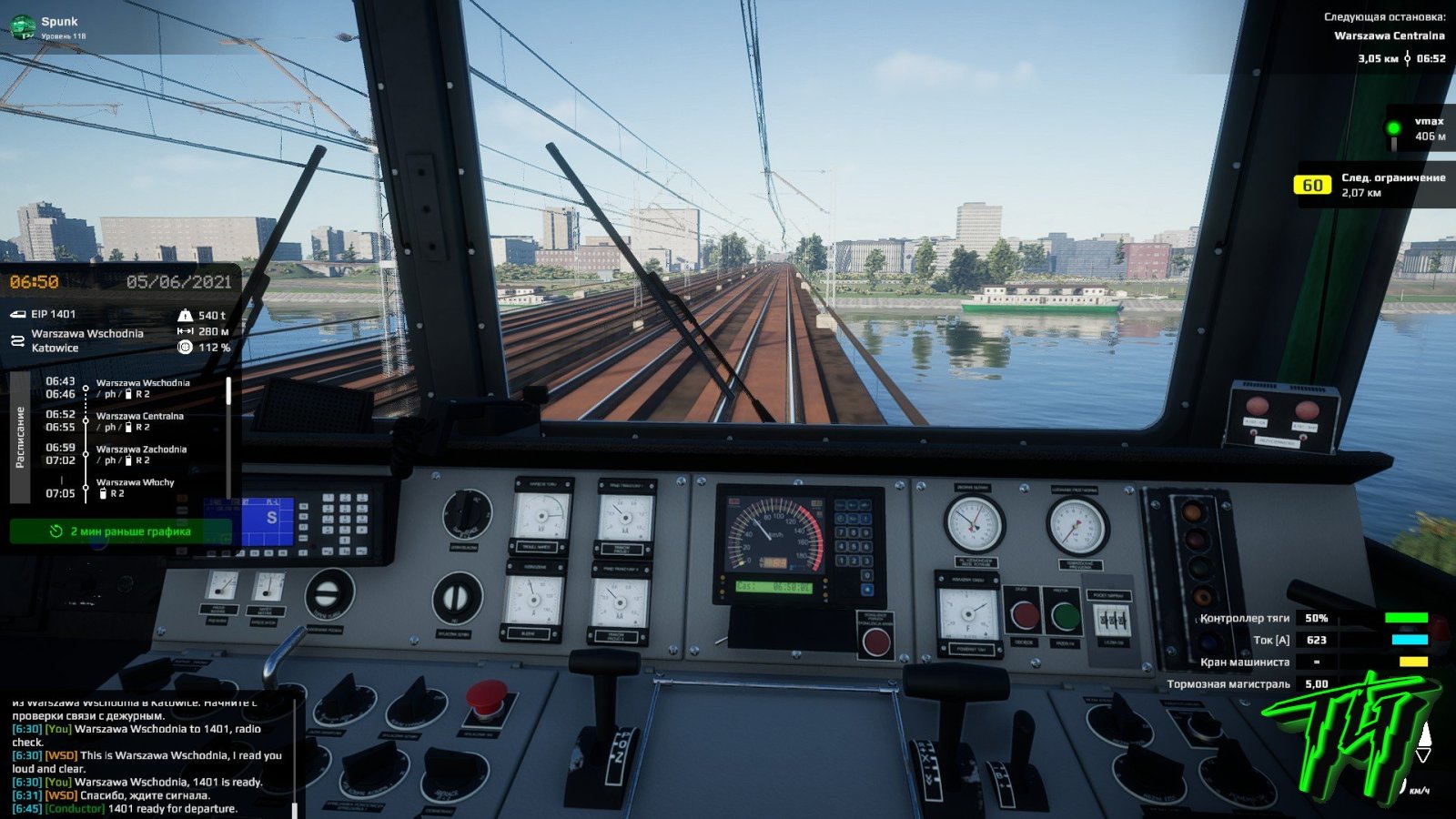Image resolution: width=1456 pixels, height=819 pixels.
Task: Click the yellow 60 speed limit icon
Action: [x=1311, y=186]
